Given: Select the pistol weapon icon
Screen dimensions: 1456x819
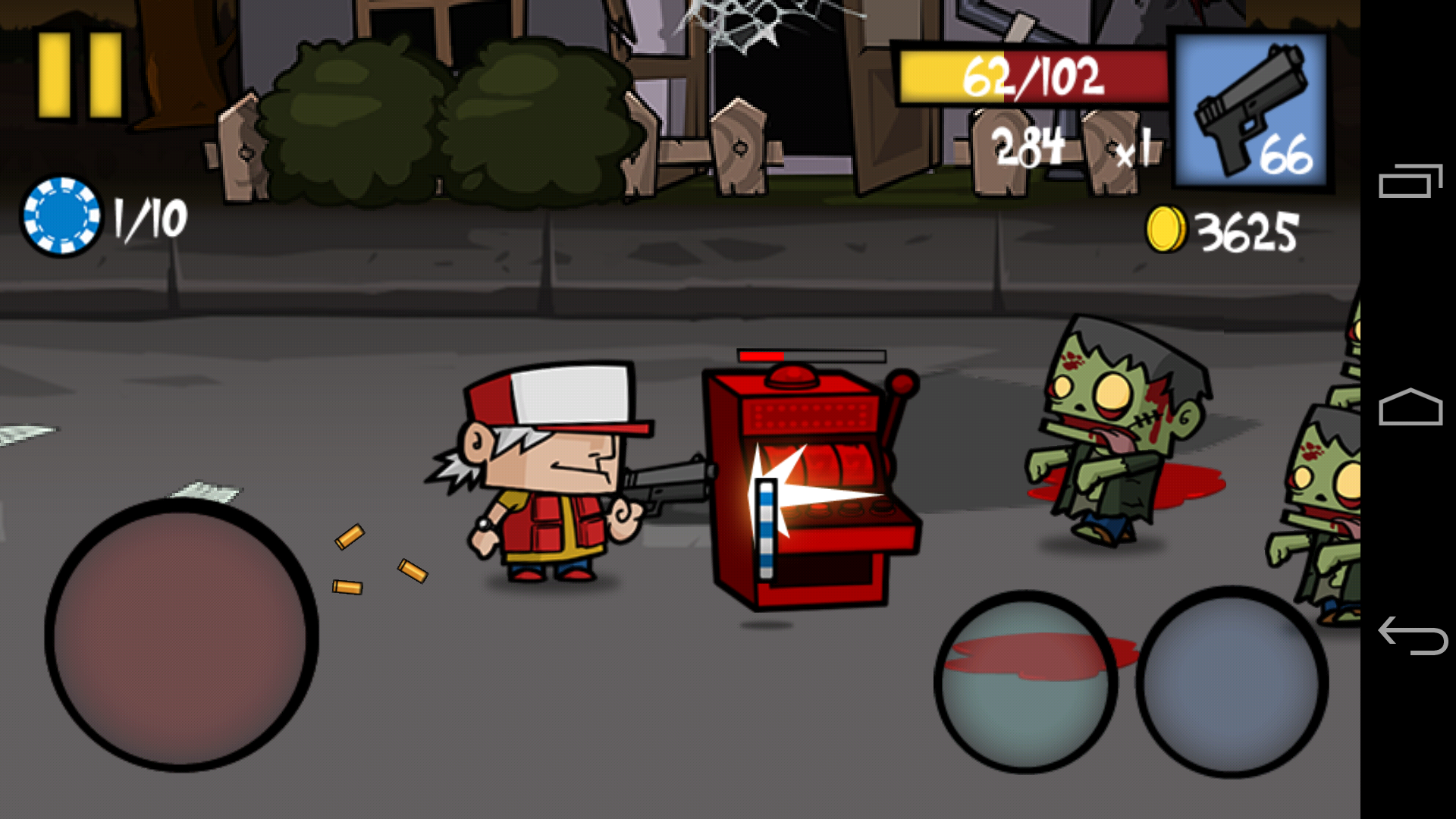Looking at the screenshot, I should (1247, 106).
